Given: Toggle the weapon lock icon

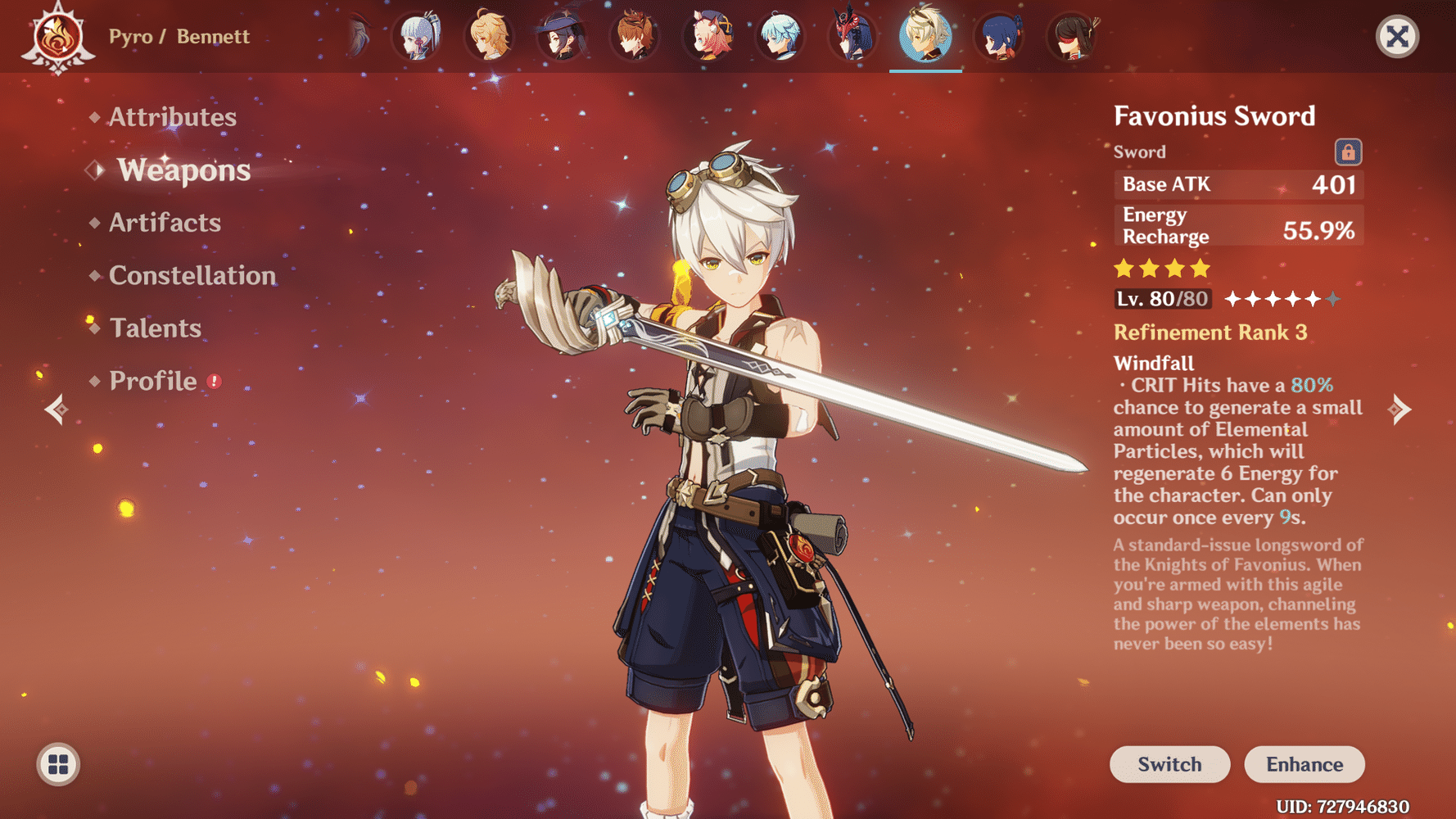Looking at the screenshot, I should coord(1348,152).
